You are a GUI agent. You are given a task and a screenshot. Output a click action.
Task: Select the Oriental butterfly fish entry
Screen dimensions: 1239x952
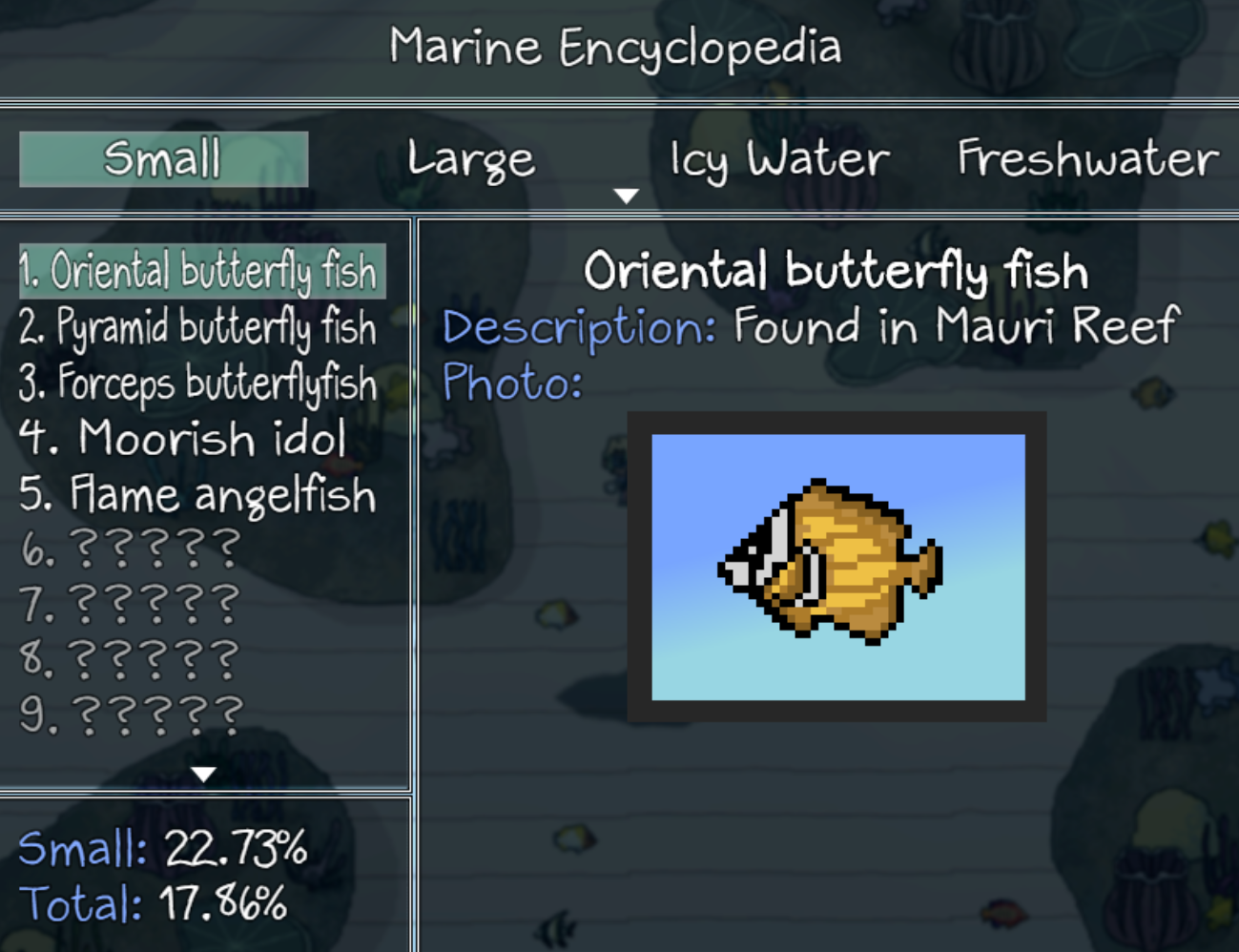200,270
